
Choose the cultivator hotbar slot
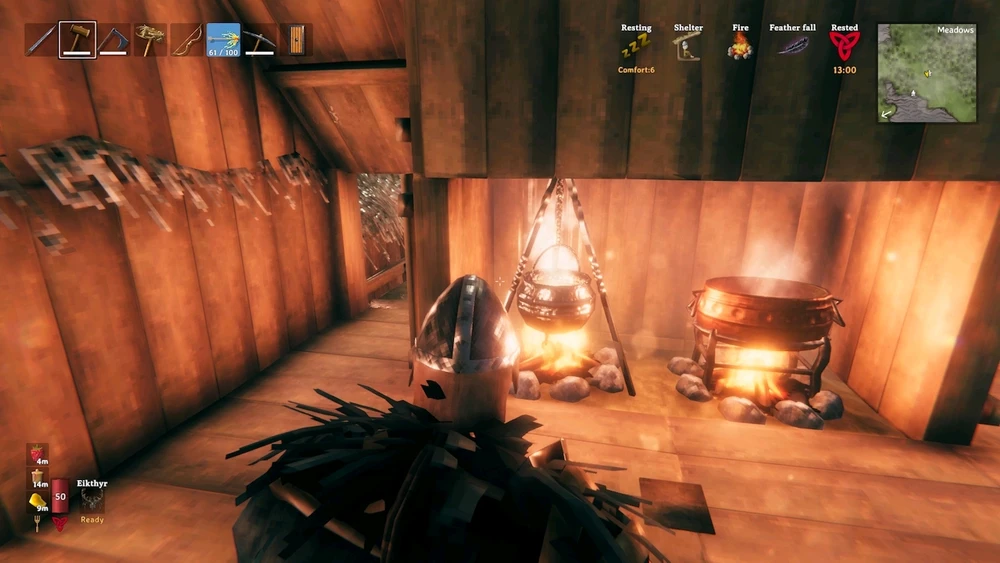click(114, 40)
